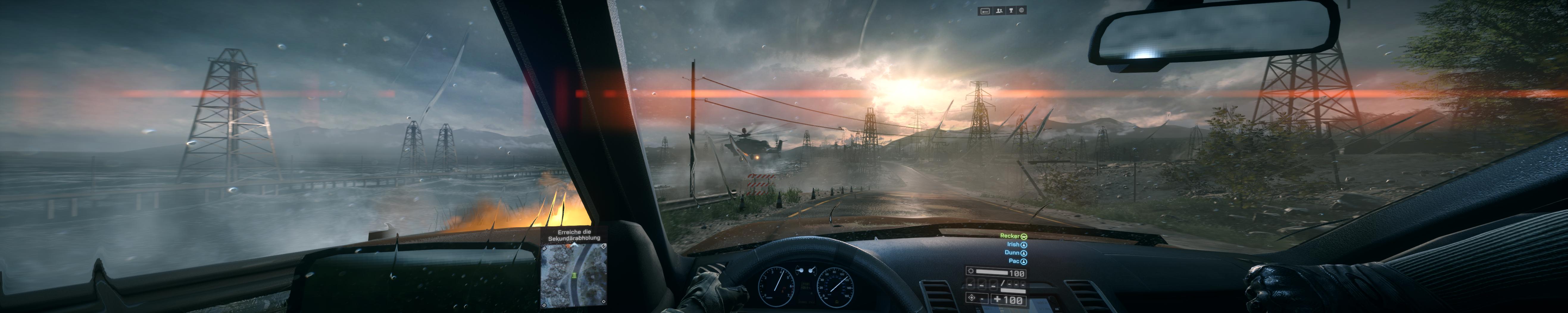Screen dimensions: 1568x313
Task: Select the 'Erreiche die Sekundärabholung' objective text
Action: point(574,235)
